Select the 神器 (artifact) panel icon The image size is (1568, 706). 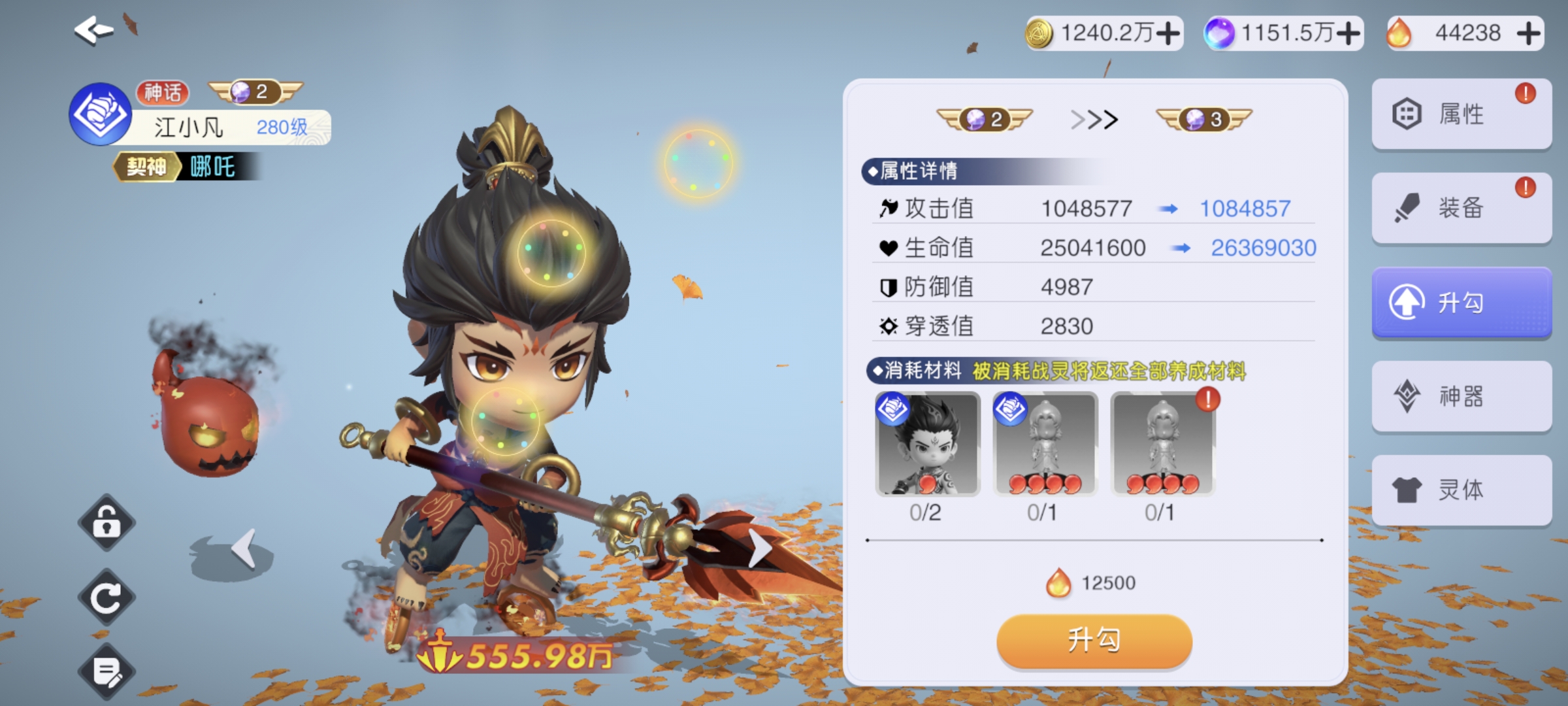click(x=1462, y=396)
